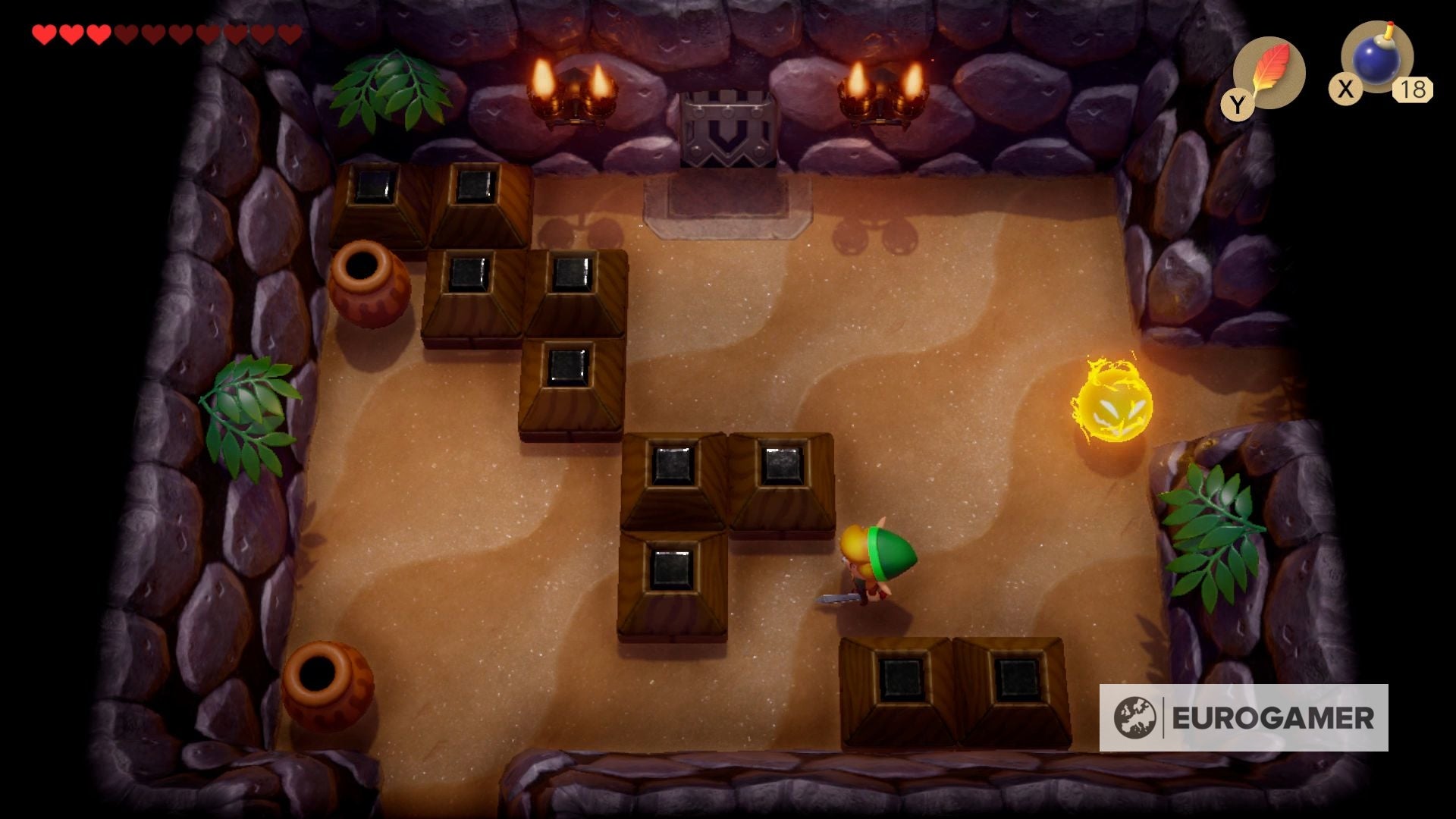The image size is (1456, 819).
Task: Click the clay pot in the bottom-left corner
Action: coord(328,686)
